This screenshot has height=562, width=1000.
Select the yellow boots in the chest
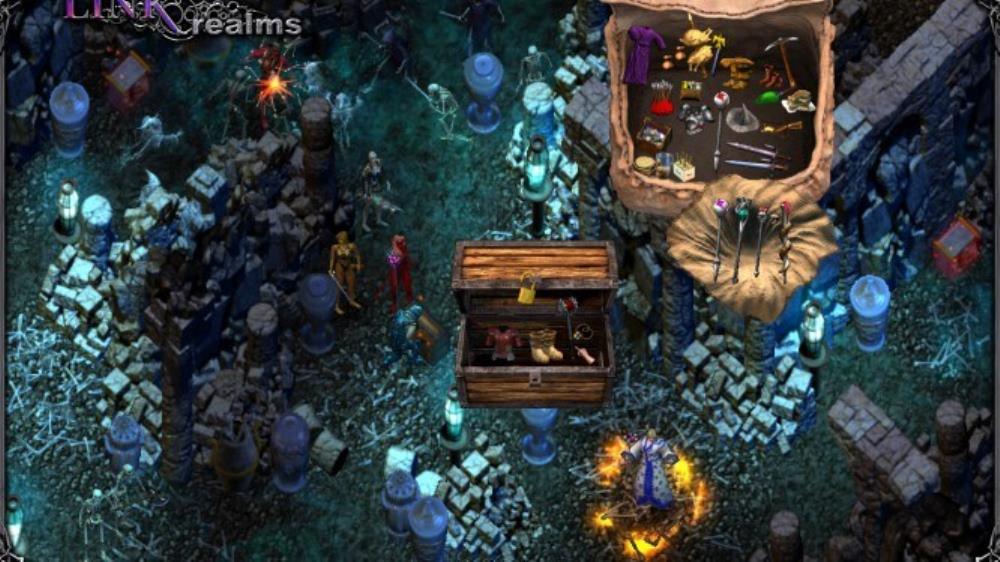[x=544, y=345]
